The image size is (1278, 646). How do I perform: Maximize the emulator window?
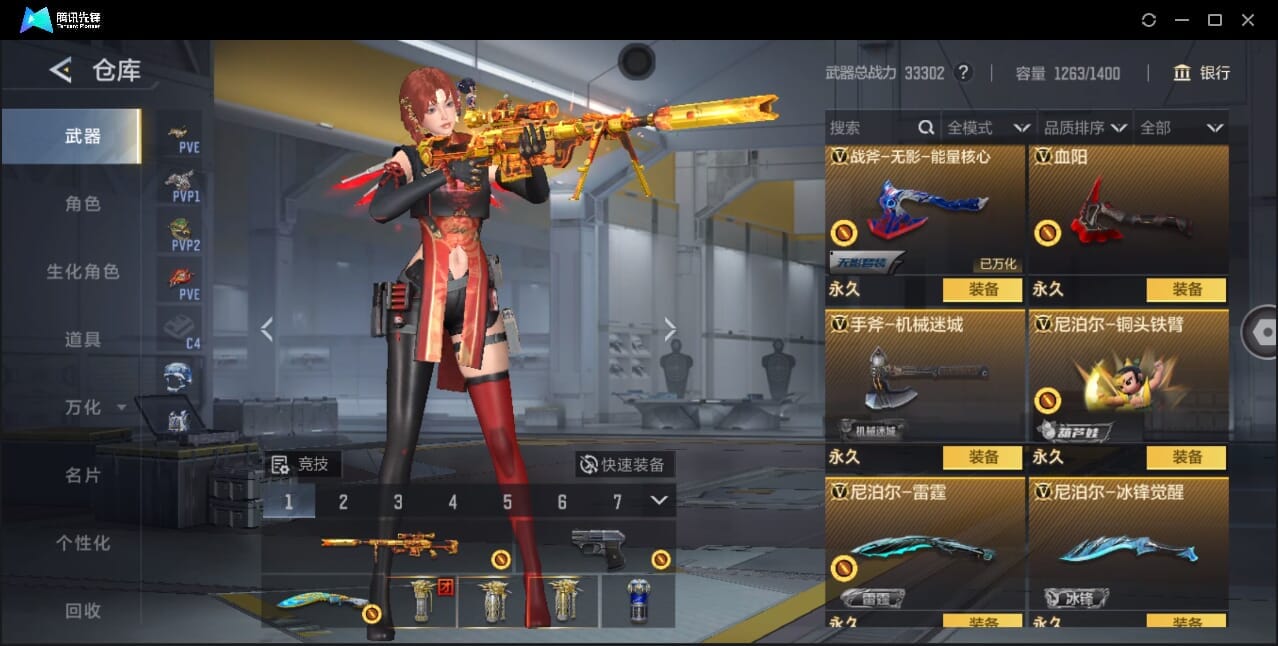(x=1215, y=20)
